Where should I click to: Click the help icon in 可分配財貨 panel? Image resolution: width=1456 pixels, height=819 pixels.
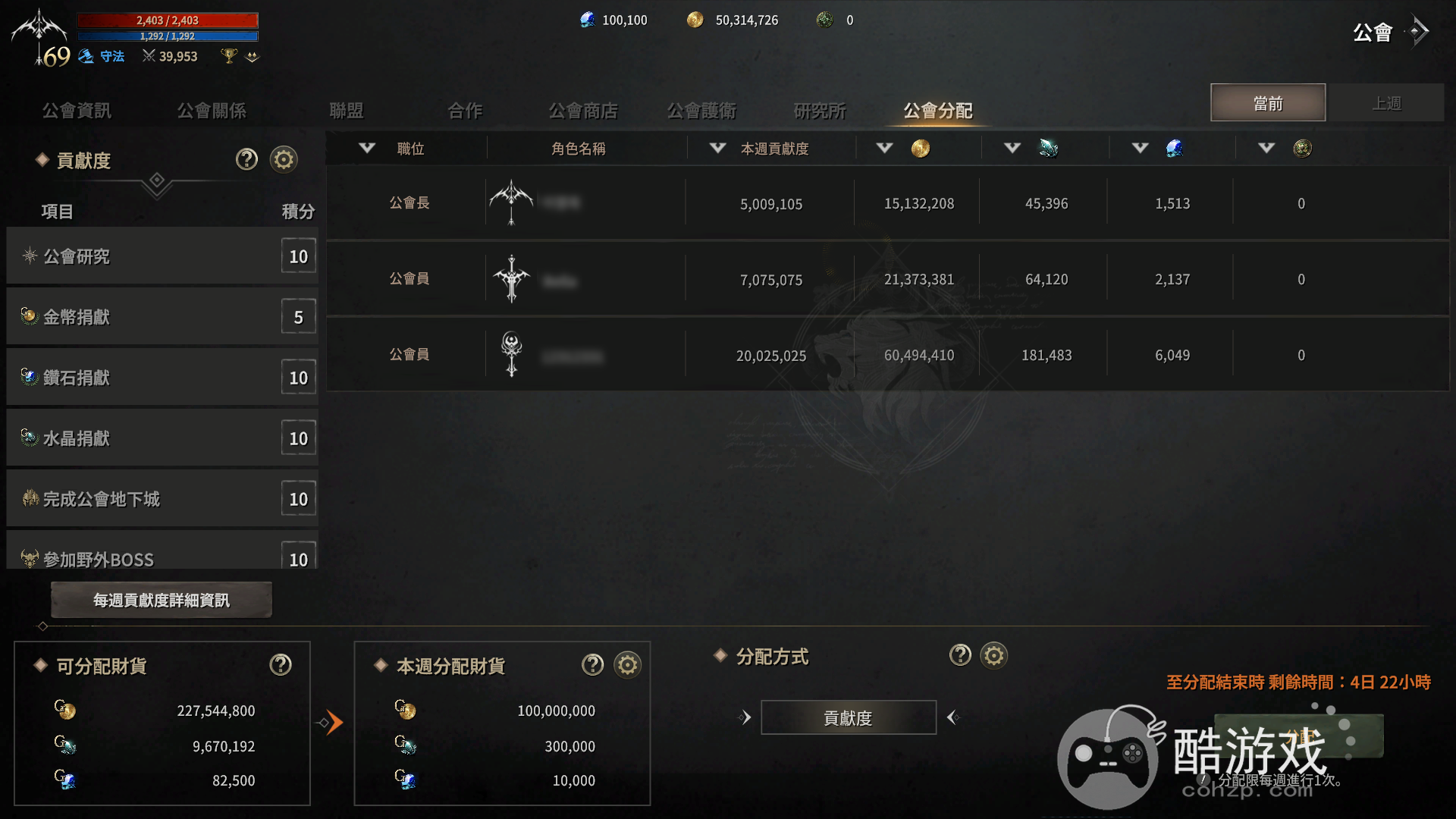point(280,664)
